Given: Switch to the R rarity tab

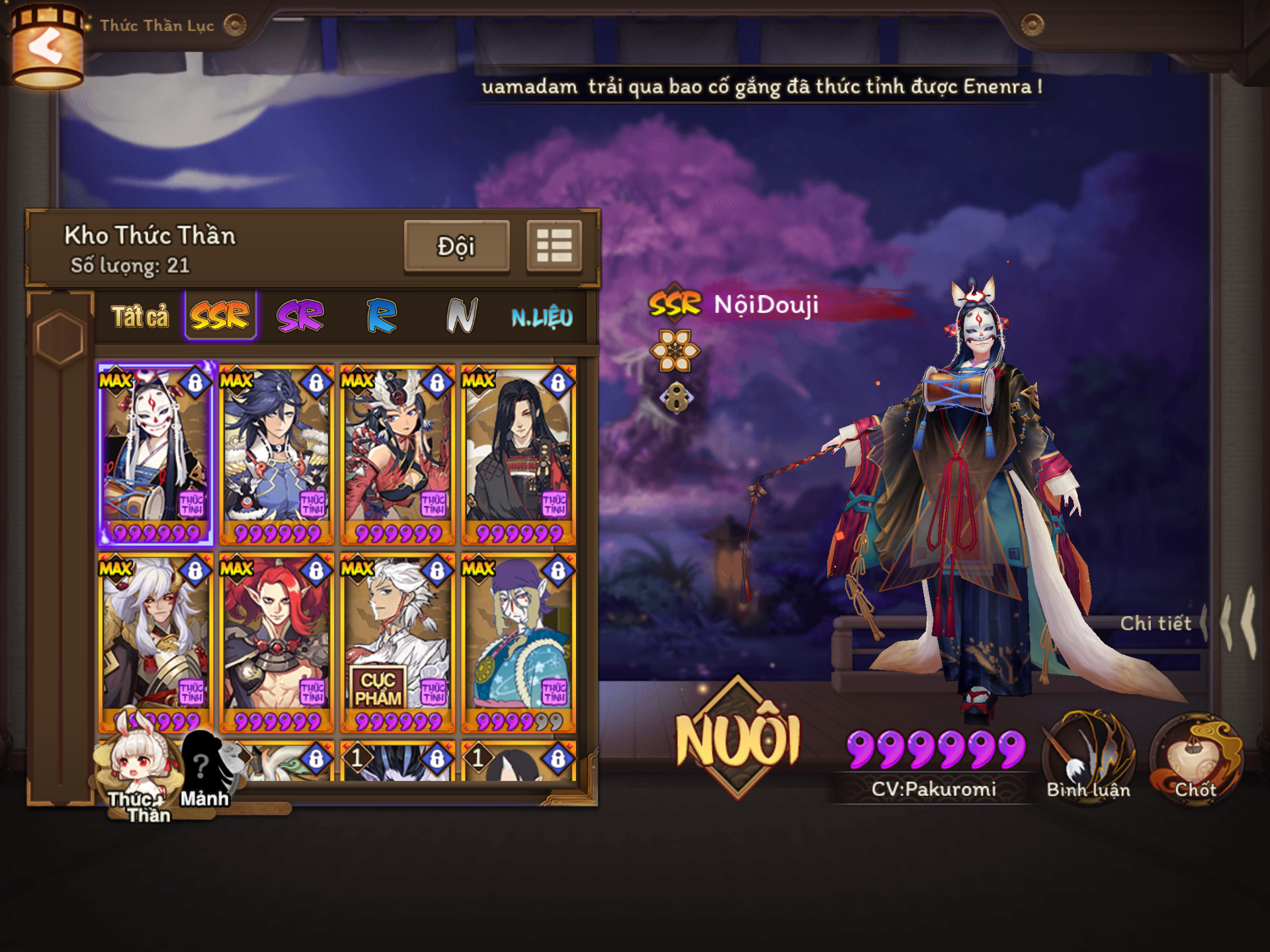Looking at the screenshot, I should (382, 316).
